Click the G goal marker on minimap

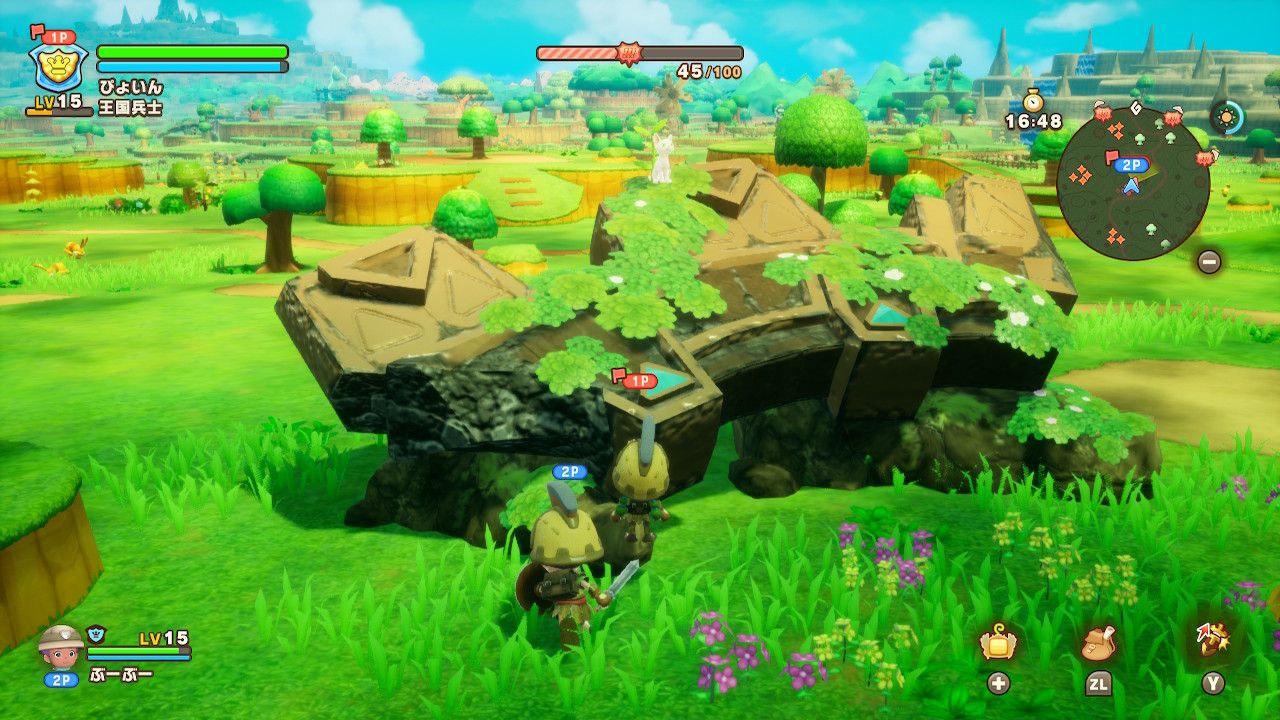pyautogui.click(x=1135, y=107)
